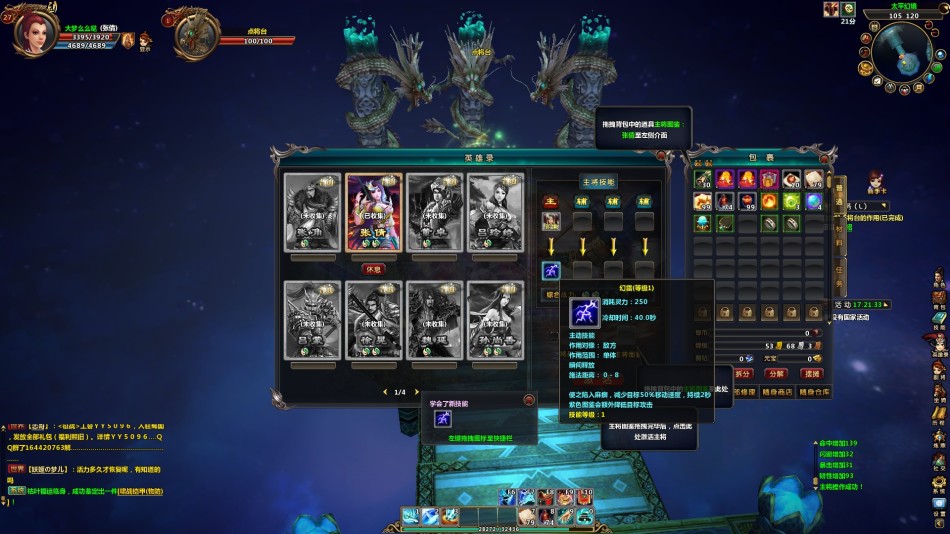Open the 随身仓库 portable warehouse
The width and height of the screenshot is (950, 534).
point(812,392)
